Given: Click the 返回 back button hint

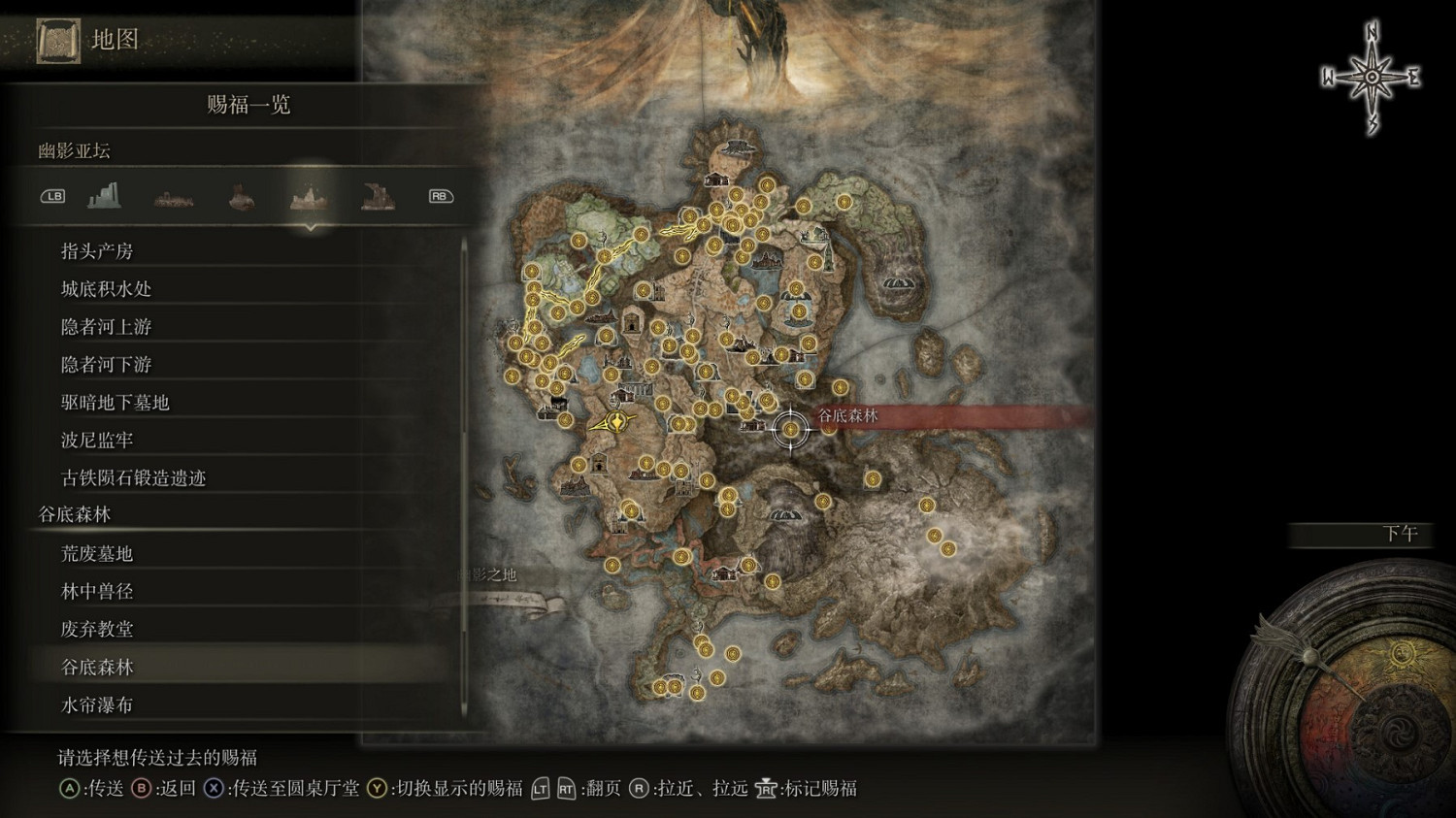Looking at the screenshot, I should pos(143,789).
